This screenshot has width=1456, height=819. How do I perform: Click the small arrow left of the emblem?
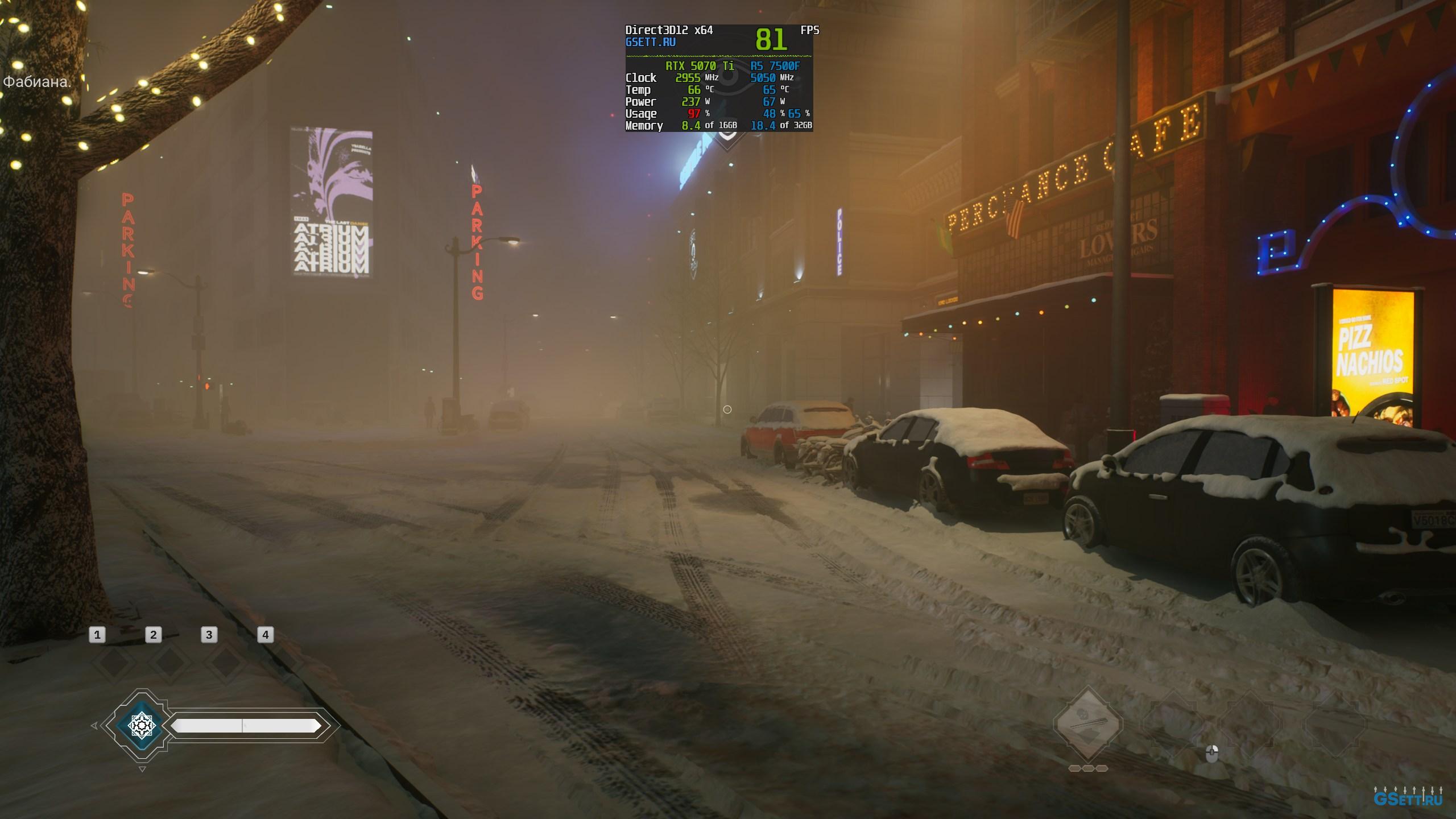point(94,726)
